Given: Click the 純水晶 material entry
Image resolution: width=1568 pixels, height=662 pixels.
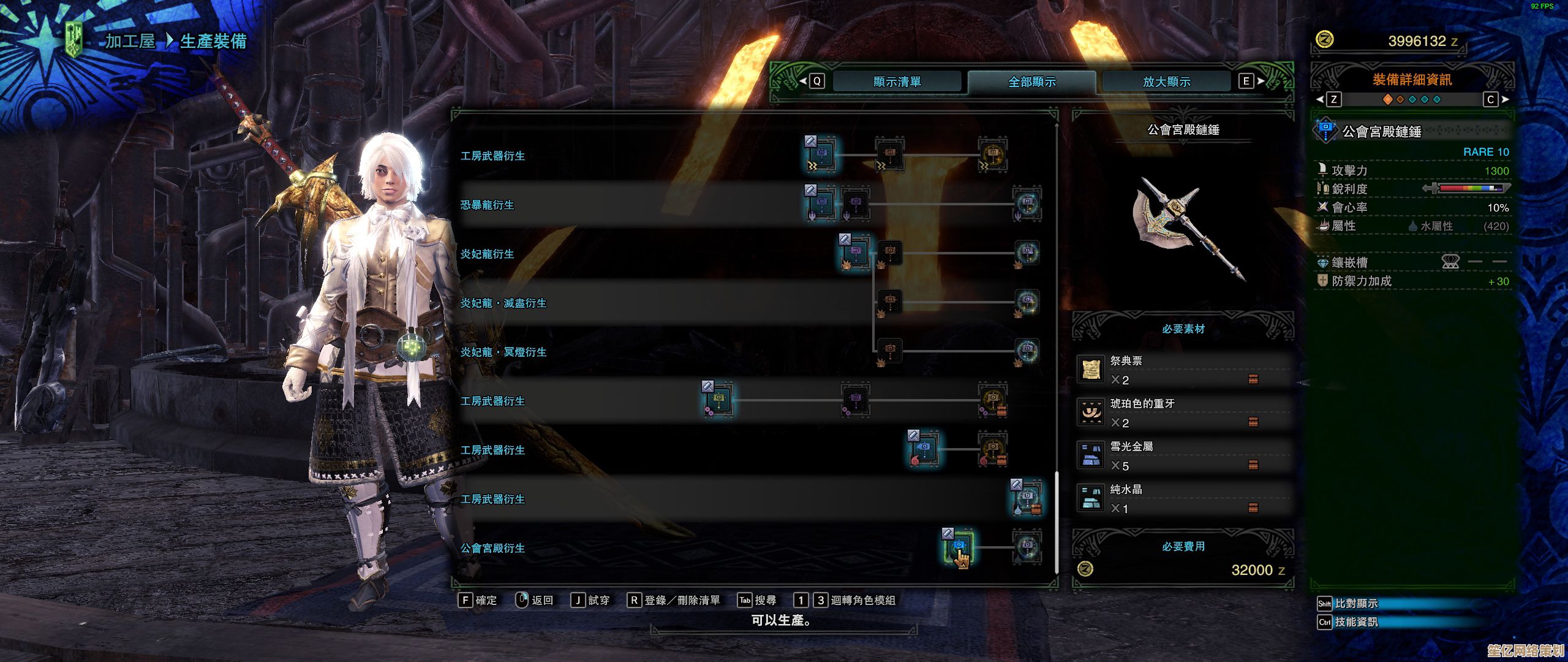Looking at the screenshot, I should pos(1182,499).
